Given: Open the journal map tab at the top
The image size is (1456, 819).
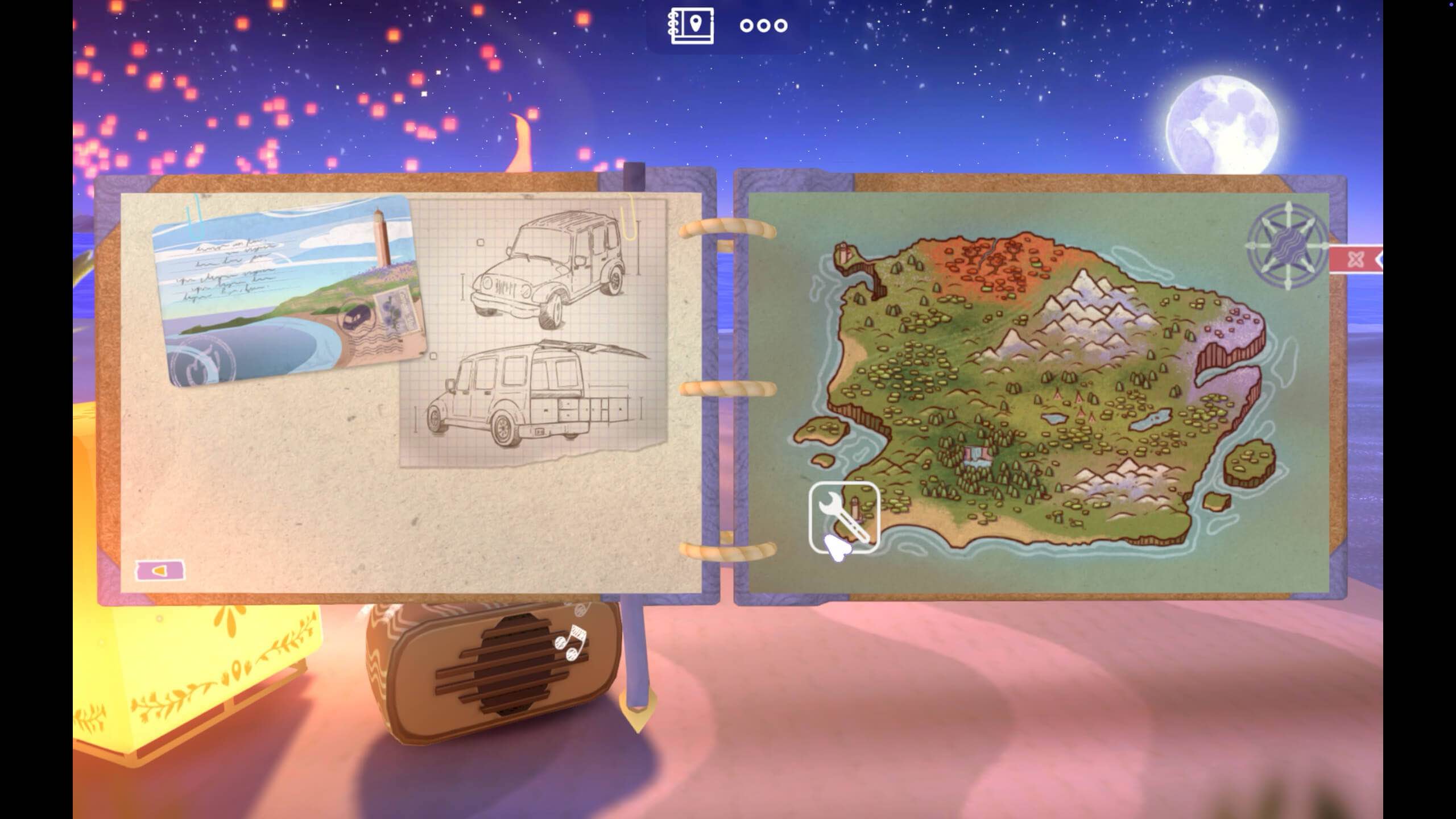Looking at the screenshot, I should tap(690, 25).
